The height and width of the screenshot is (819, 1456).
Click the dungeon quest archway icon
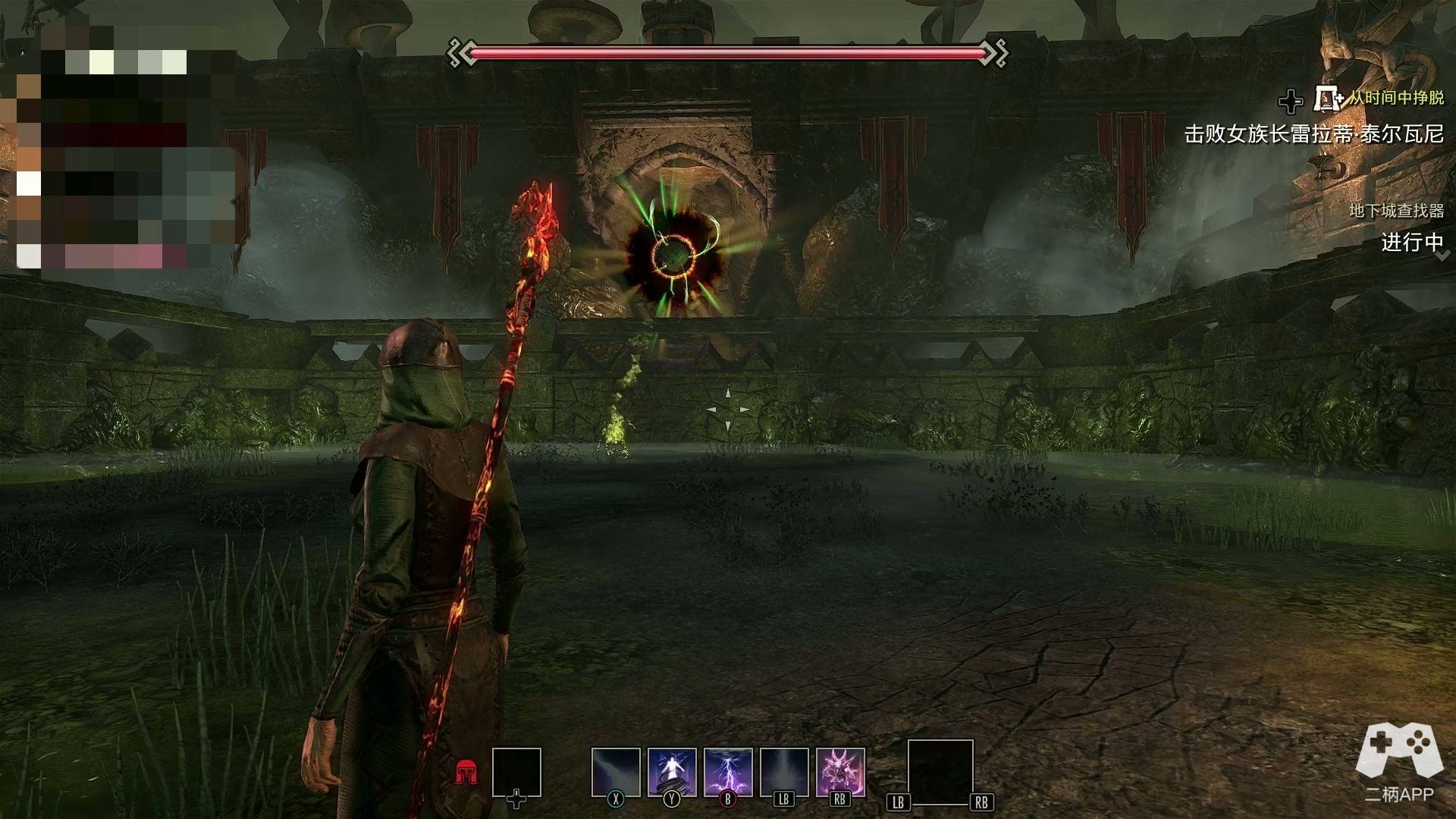coord(1327,99)
